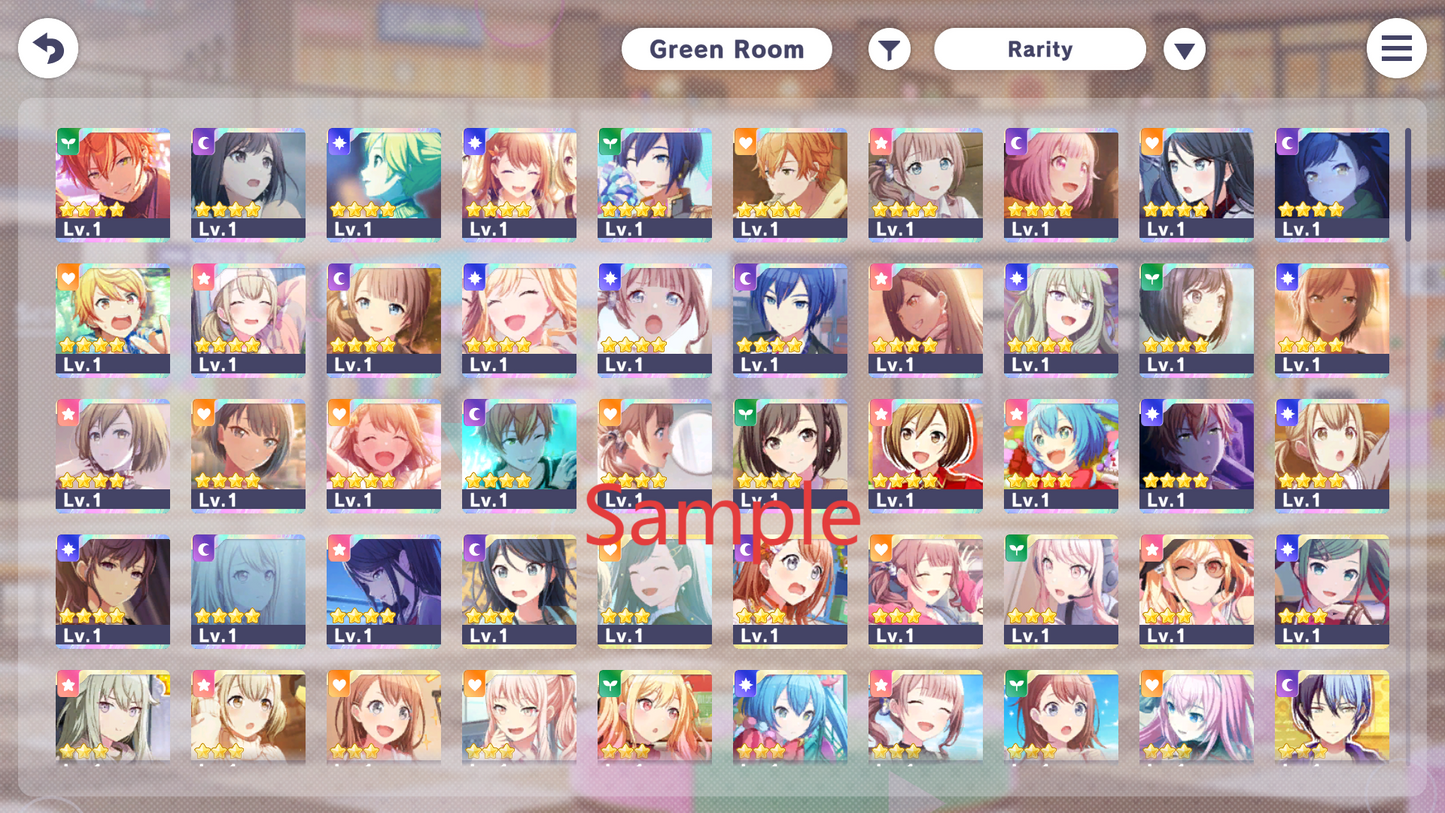Click the happy star badge on shouting blonde card

[68, 276]
